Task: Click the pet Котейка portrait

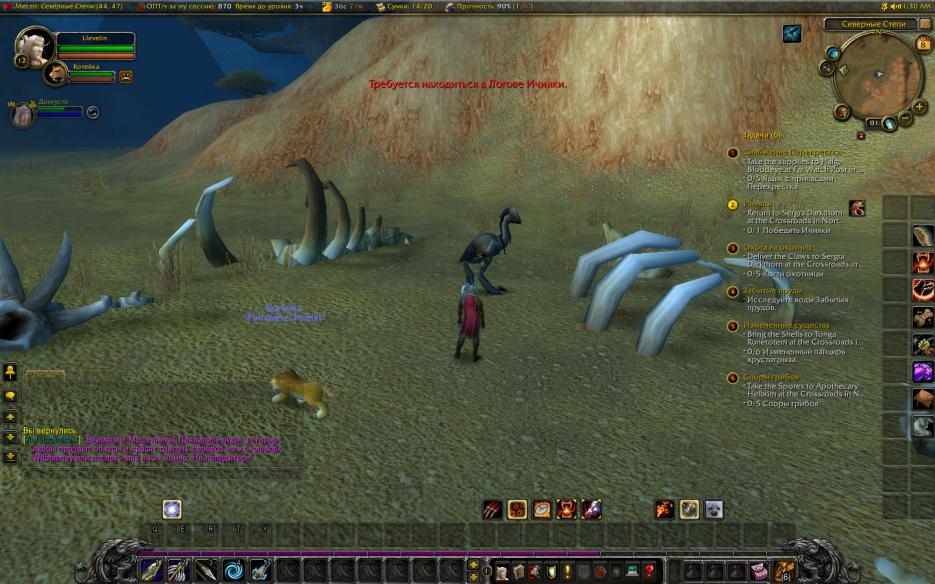Action: pyautogui.click(x=55, y=72)
